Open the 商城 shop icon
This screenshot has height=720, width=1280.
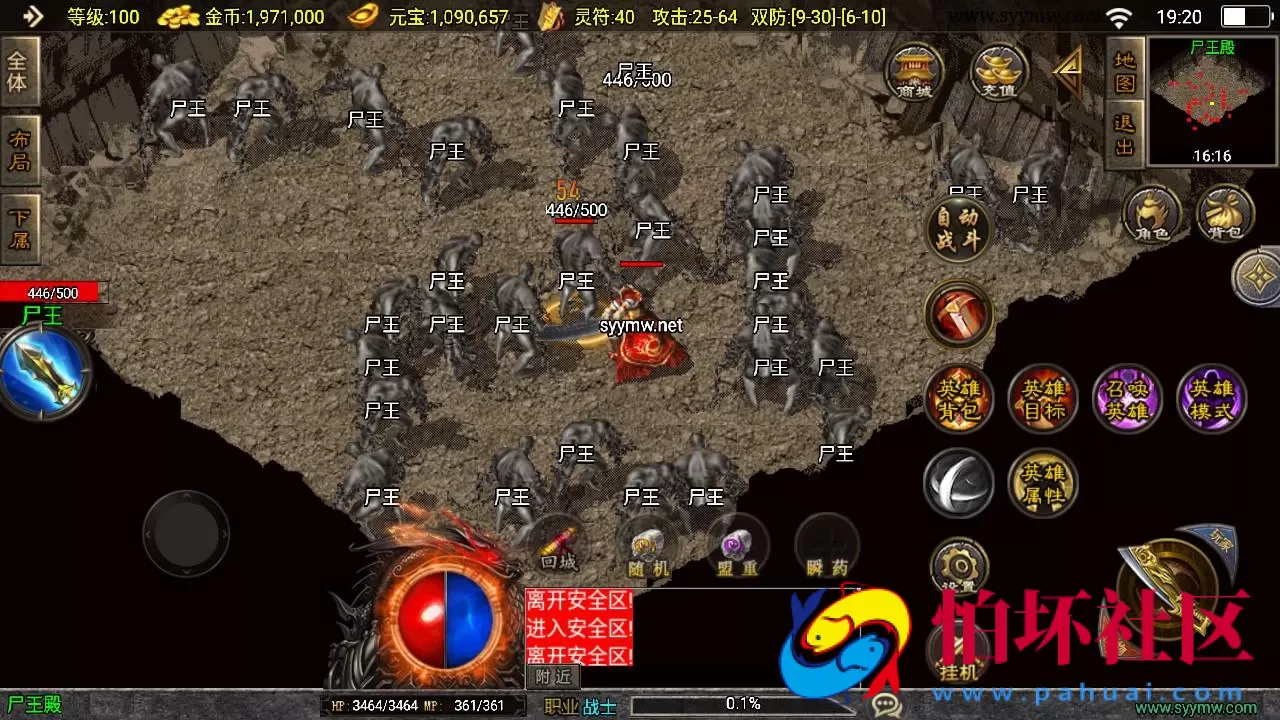click(915, 72)
